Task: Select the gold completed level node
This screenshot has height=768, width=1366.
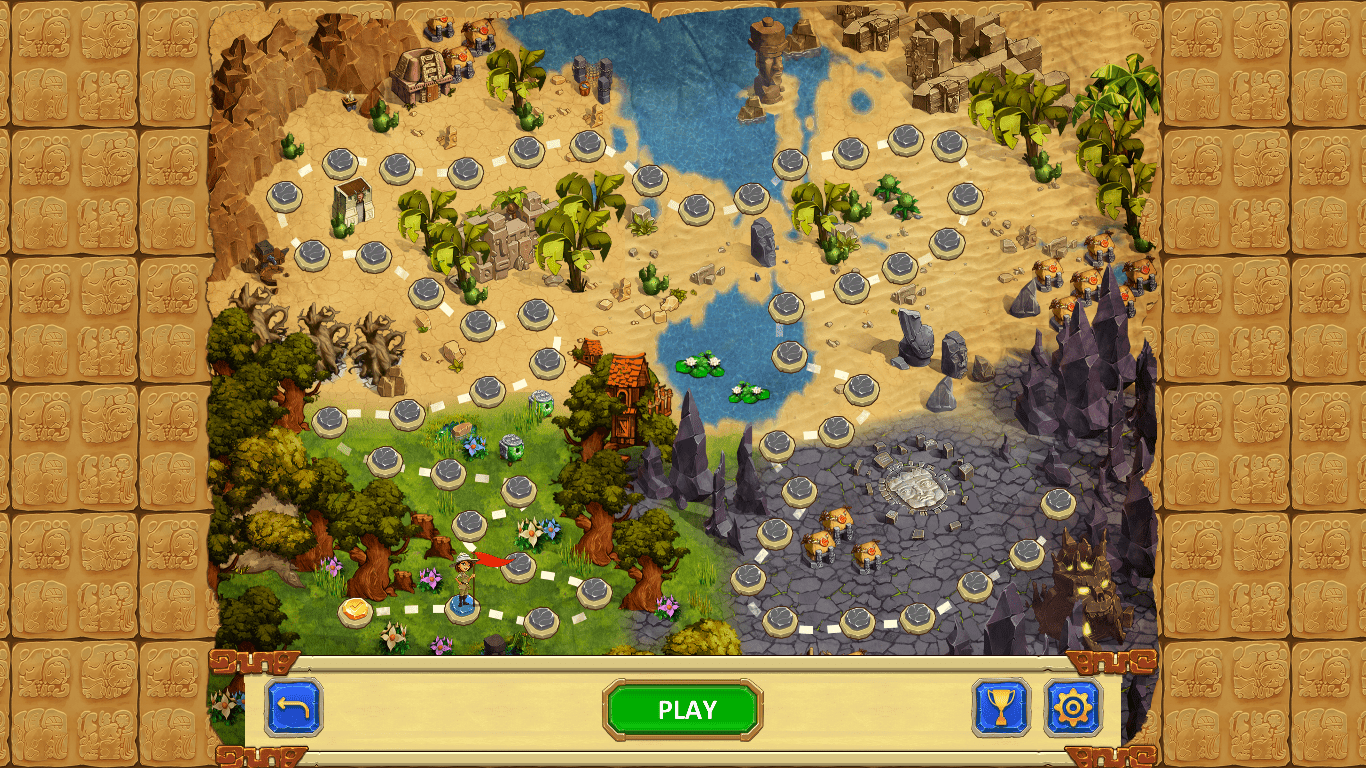Action: tap(355, 611)
